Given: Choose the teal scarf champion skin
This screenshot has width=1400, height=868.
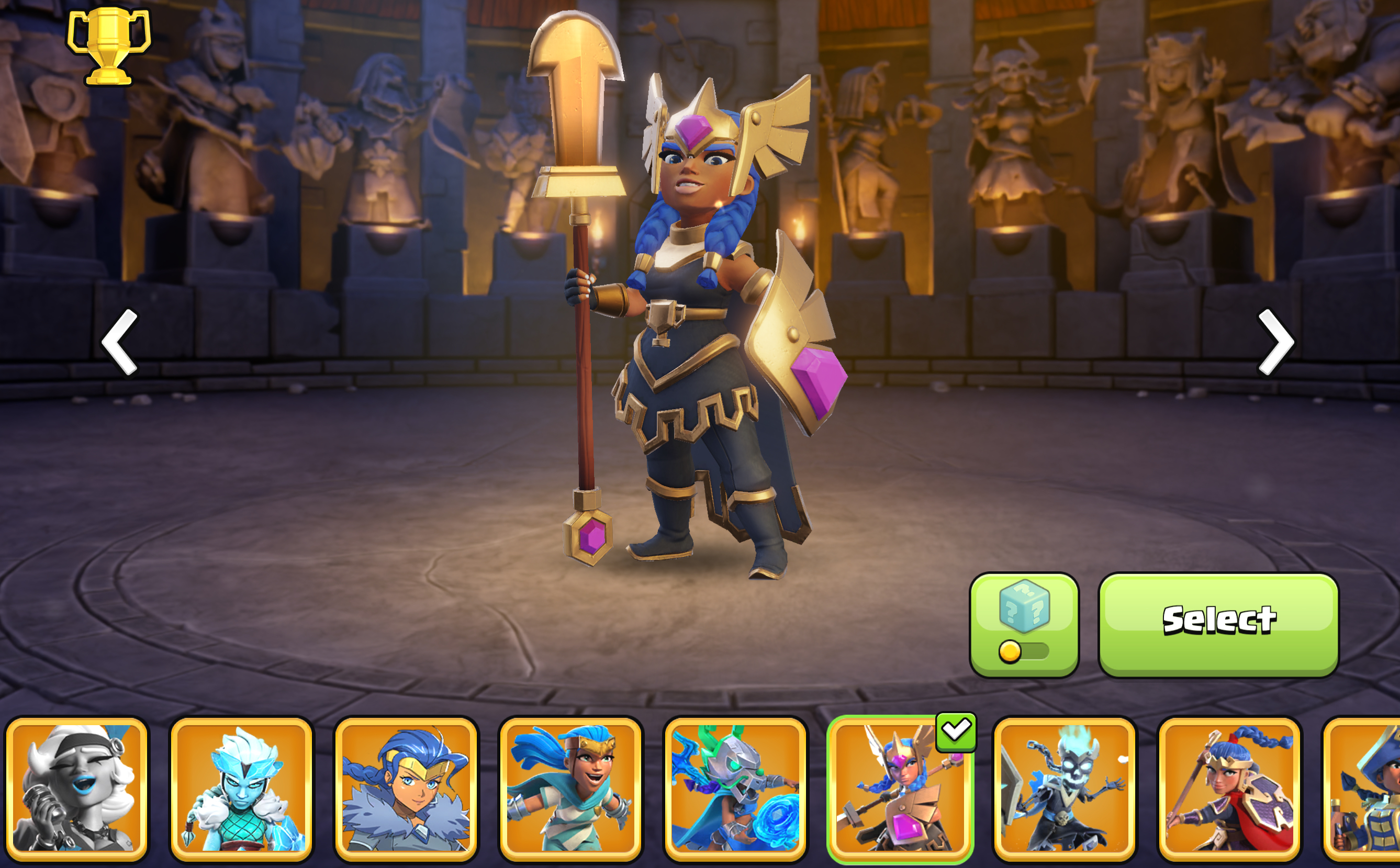Looking at the screenshot, I should tap(571, 789).
